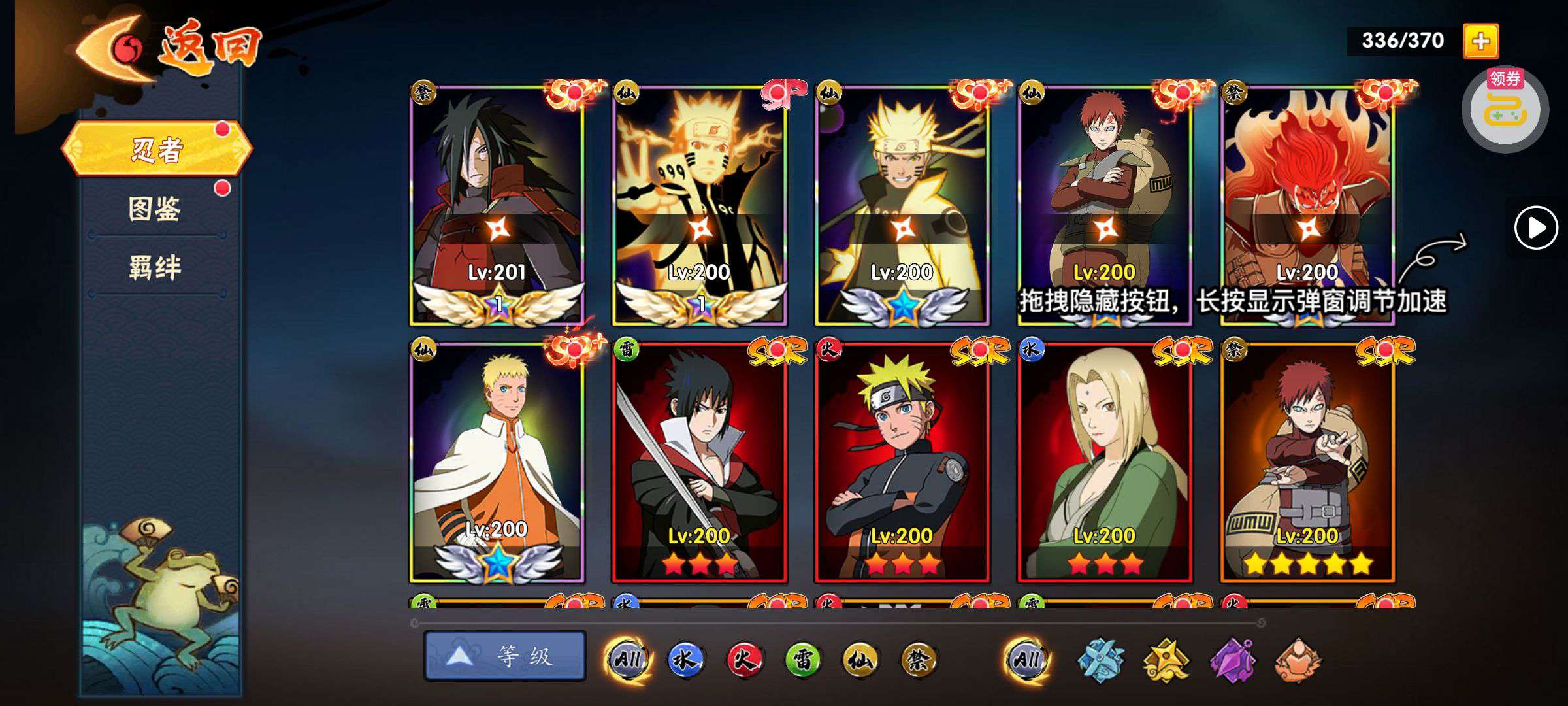Select the Lv:201 Madara ninja card
Image resolution: width=1568 pixels, height=706 pixels.
[x=497, y=204]
